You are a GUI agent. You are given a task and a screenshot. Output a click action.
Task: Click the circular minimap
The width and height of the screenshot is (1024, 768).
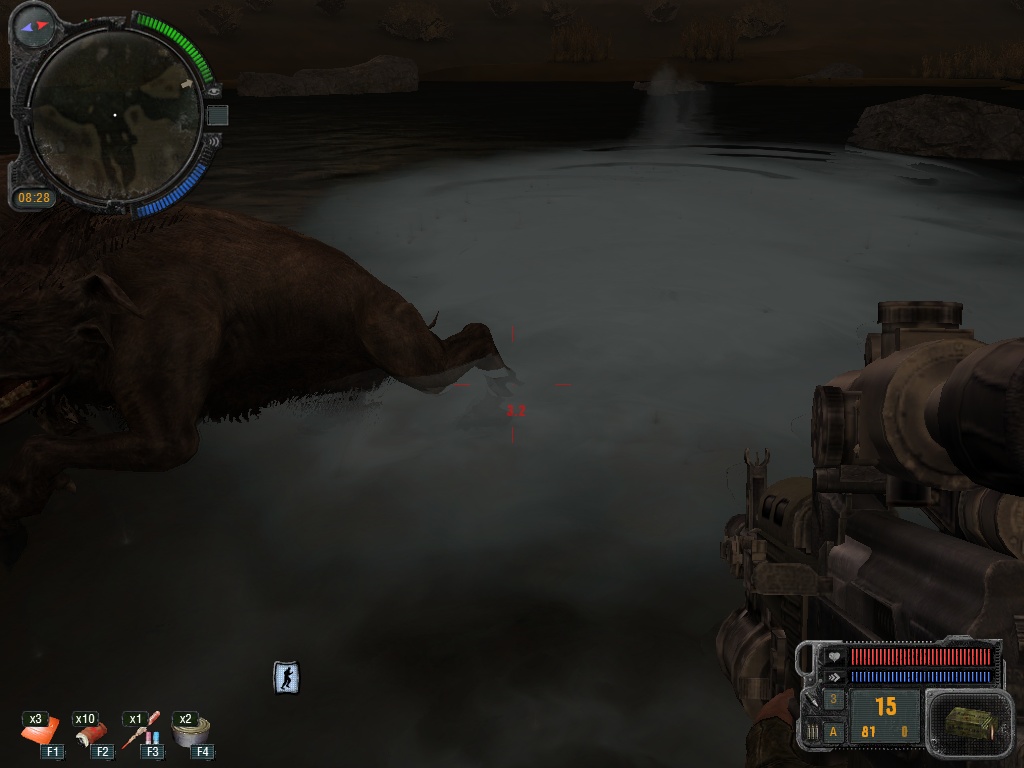[113, 116]
